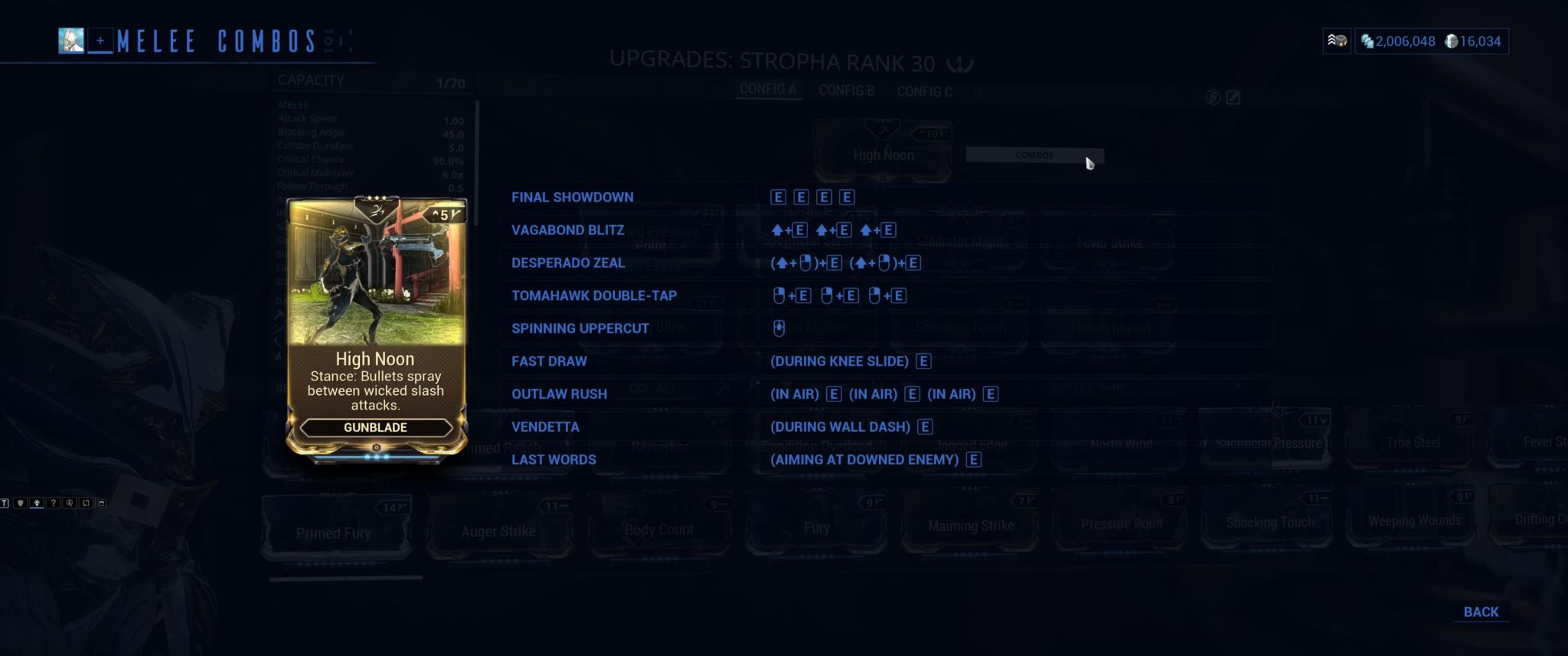Switch to the CONFIG C tab
The image size is (1568, 656).
point(926,91)
